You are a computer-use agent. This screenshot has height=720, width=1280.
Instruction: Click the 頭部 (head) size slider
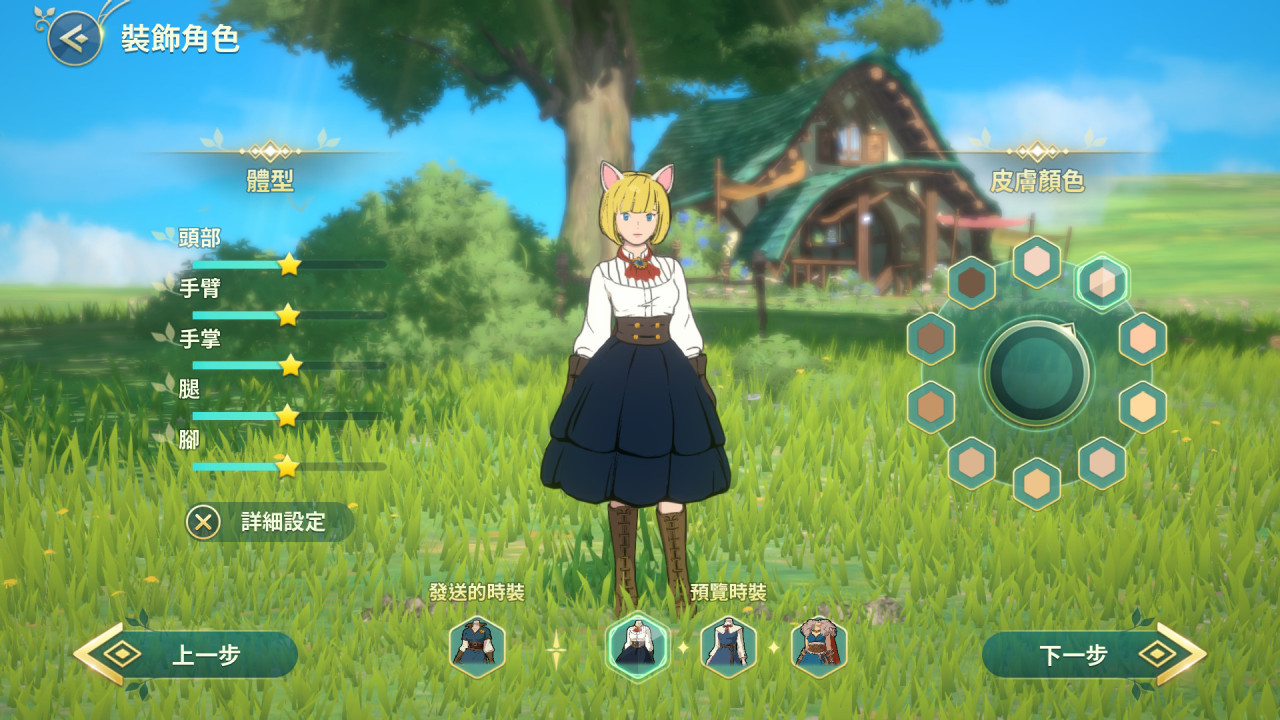(x=288, y=265)
